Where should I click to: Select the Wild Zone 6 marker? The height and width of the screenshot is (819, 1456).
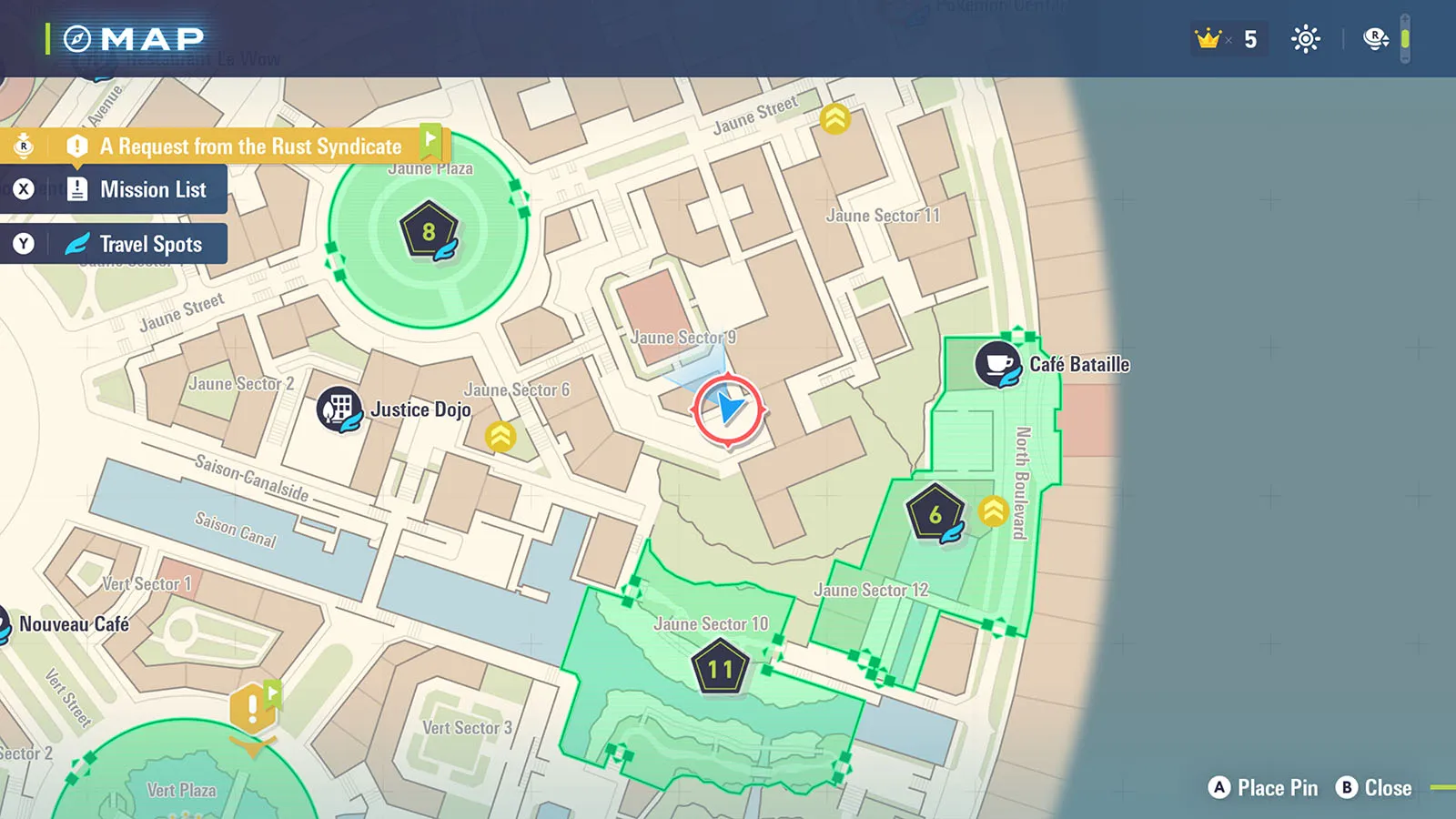(935, 514)
